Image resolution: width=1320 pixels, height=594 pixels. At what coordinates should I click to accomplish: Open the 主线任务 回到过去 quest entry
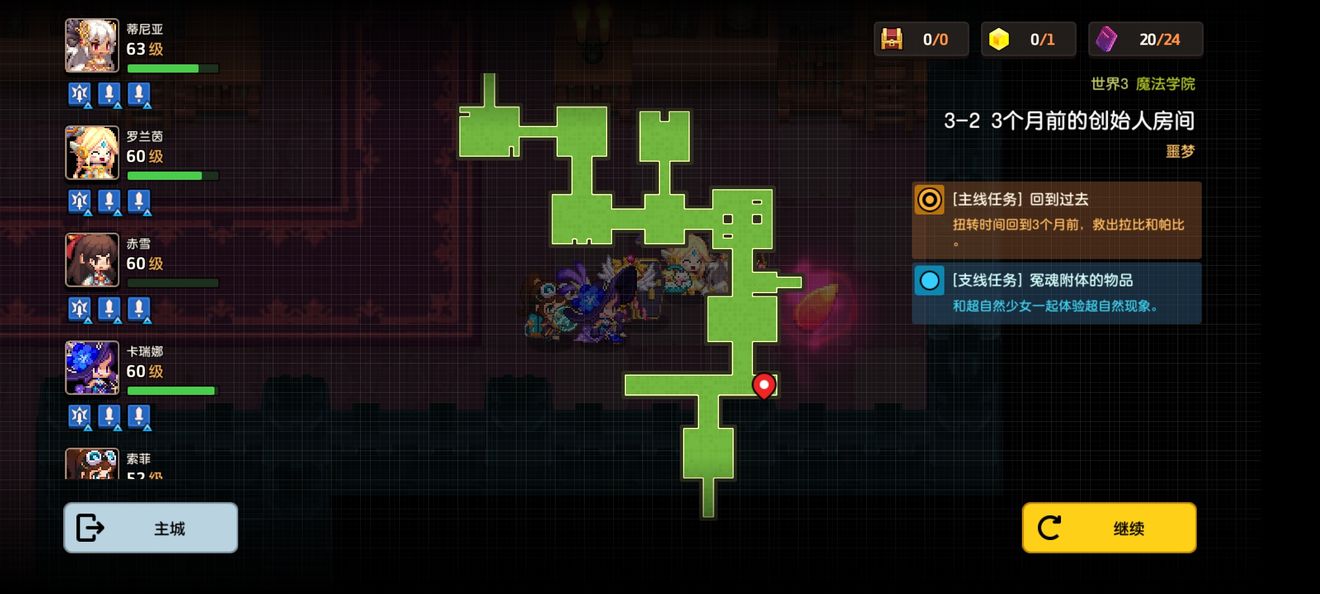[1056, 220]
